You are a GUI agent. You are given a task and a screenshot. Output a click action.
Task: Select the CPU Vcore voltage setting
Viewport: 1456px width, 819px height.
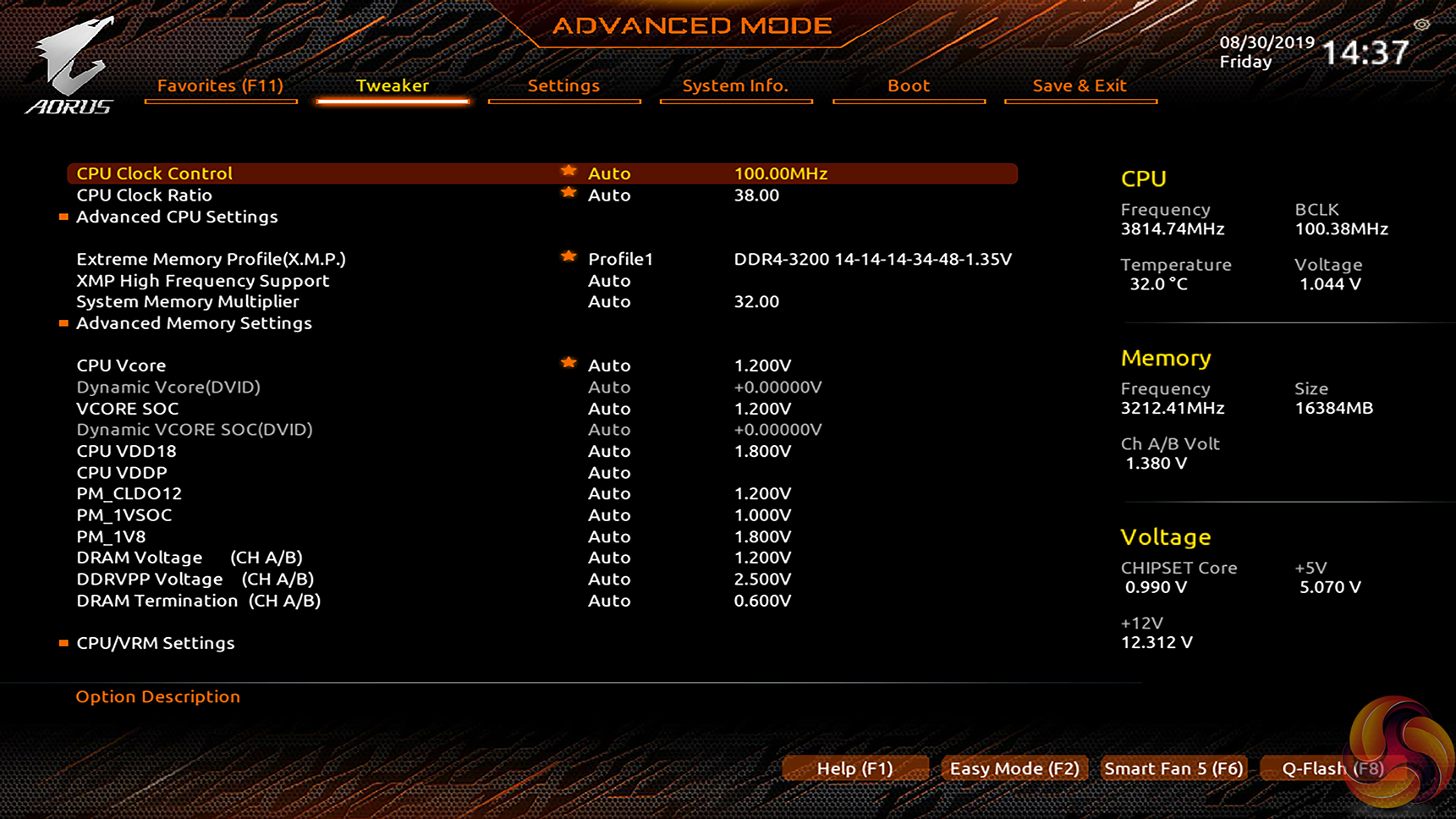[x=121, y=366]
